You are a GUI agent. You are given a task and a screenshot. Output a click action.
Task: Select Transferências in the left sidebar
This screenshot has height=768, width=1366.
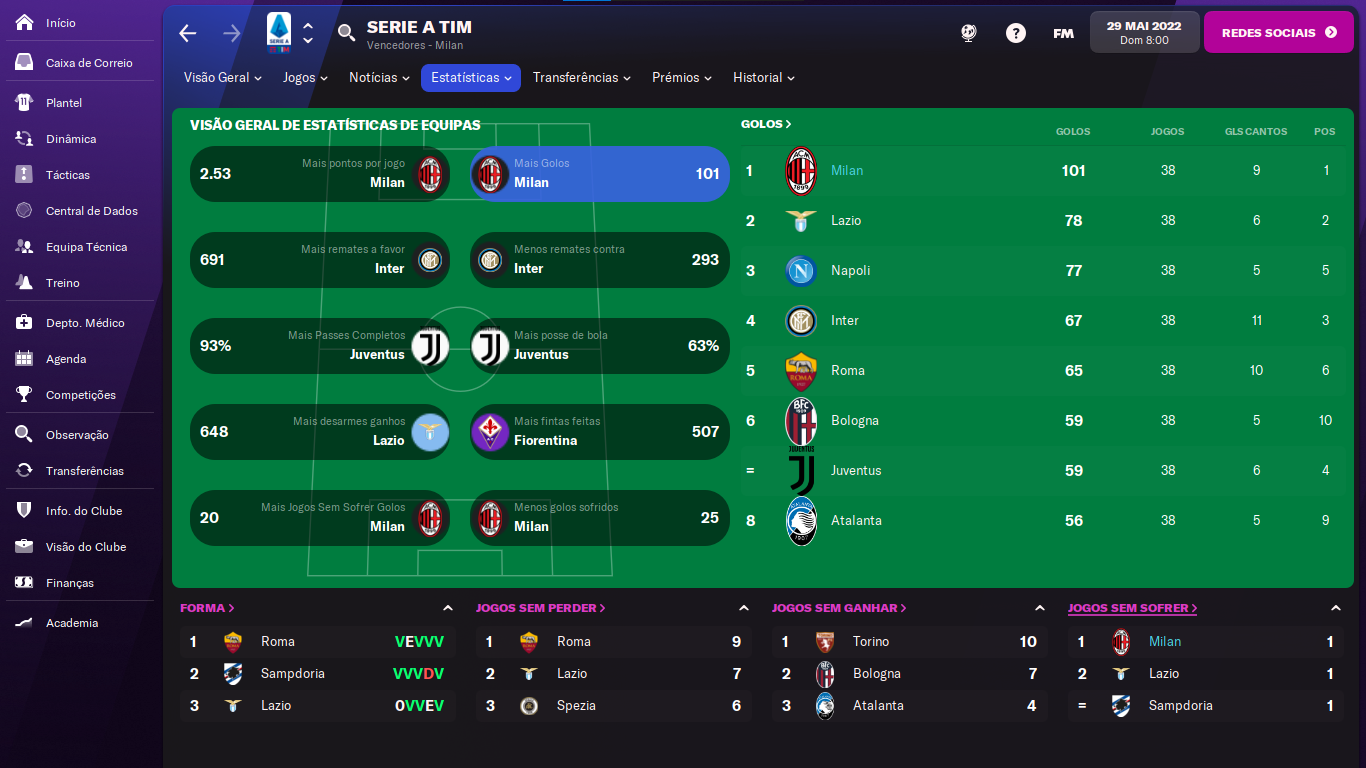point(84,471)
